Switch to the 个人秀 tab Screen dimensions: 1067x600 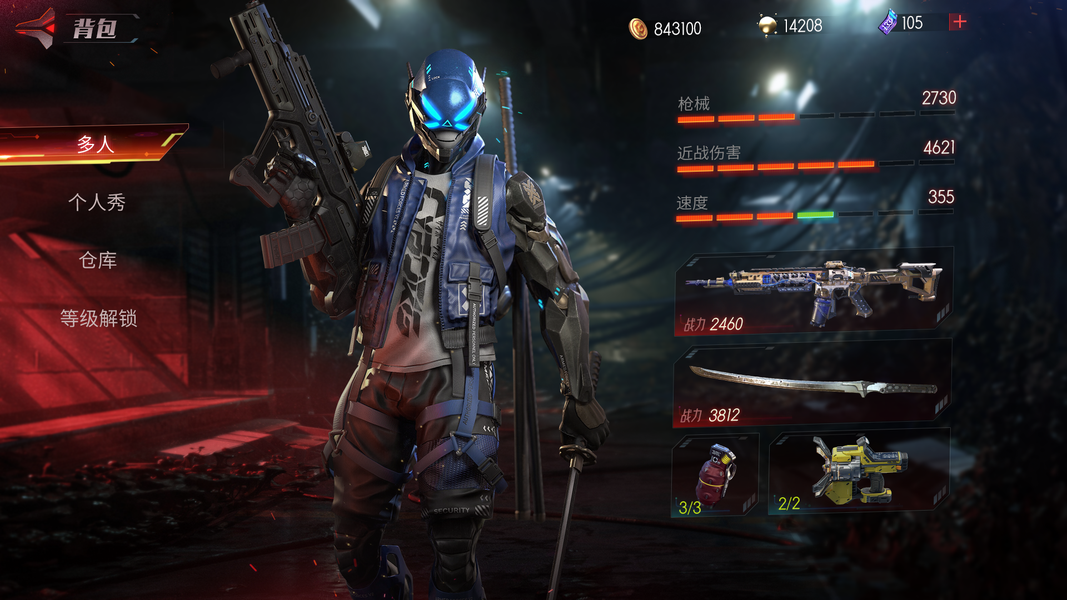pos(97,202)
